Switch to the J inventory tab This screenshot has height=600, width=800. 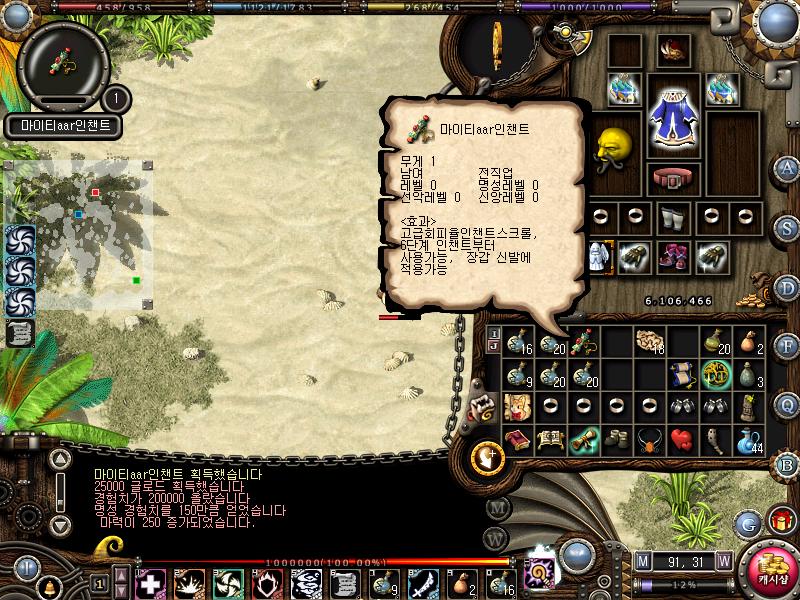pyautogui.click(x=494, y=346)
